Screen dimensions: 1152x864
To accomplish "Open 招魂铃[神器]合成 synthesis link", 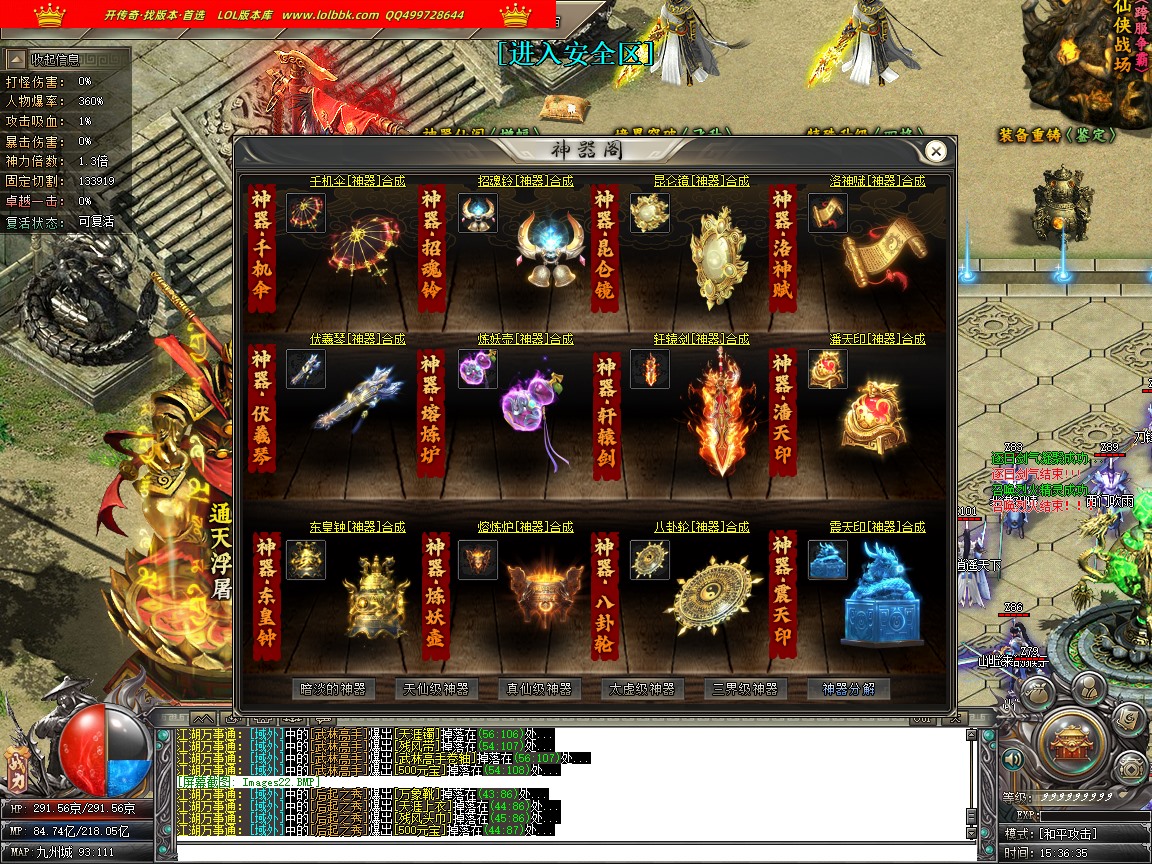I will click(x=526, y=181).
